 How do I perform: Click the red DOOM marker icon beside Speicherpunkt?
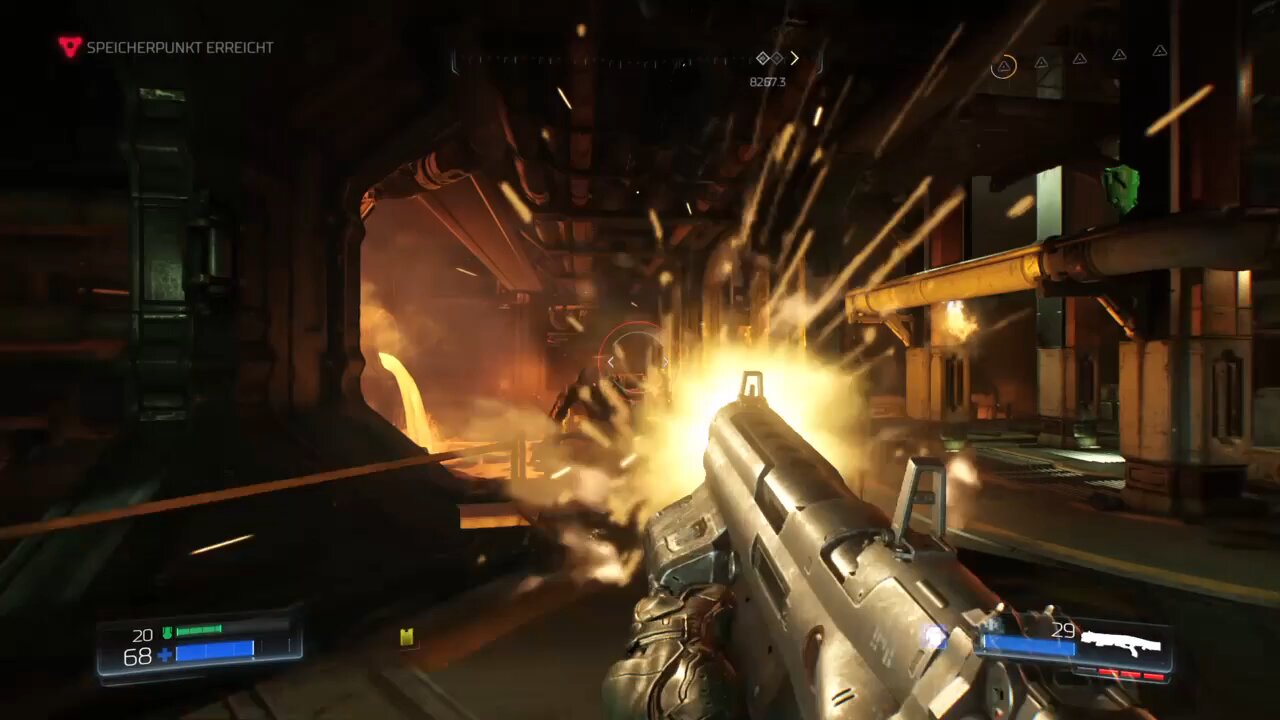point(66,45)
